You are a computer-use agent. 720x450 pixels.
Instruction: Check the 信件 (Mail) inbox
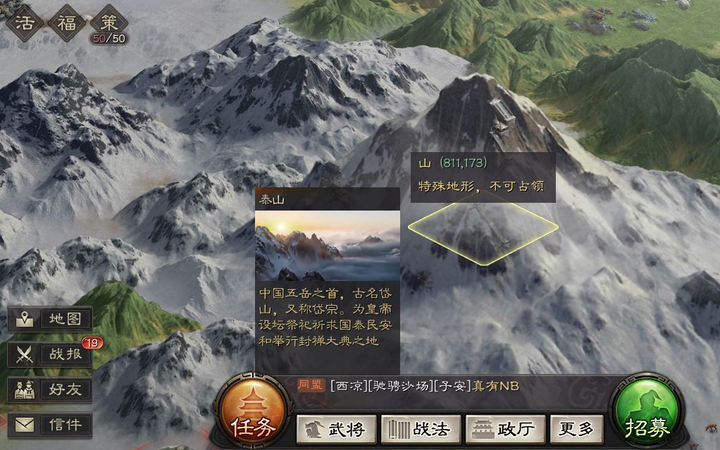[51, 425]
